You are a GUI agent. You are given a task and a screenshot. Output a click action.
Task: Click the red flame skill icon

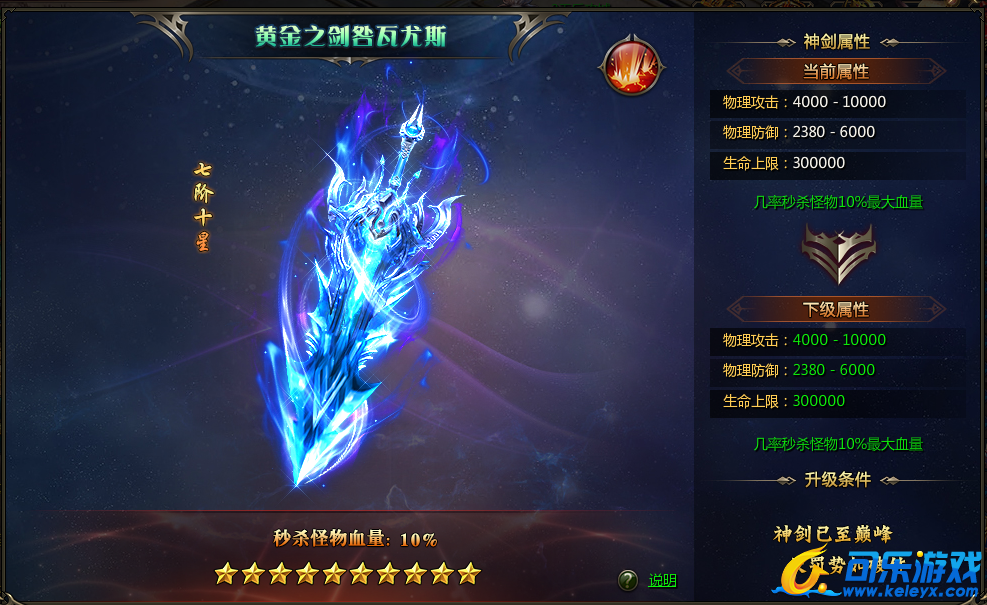(632, 66)
